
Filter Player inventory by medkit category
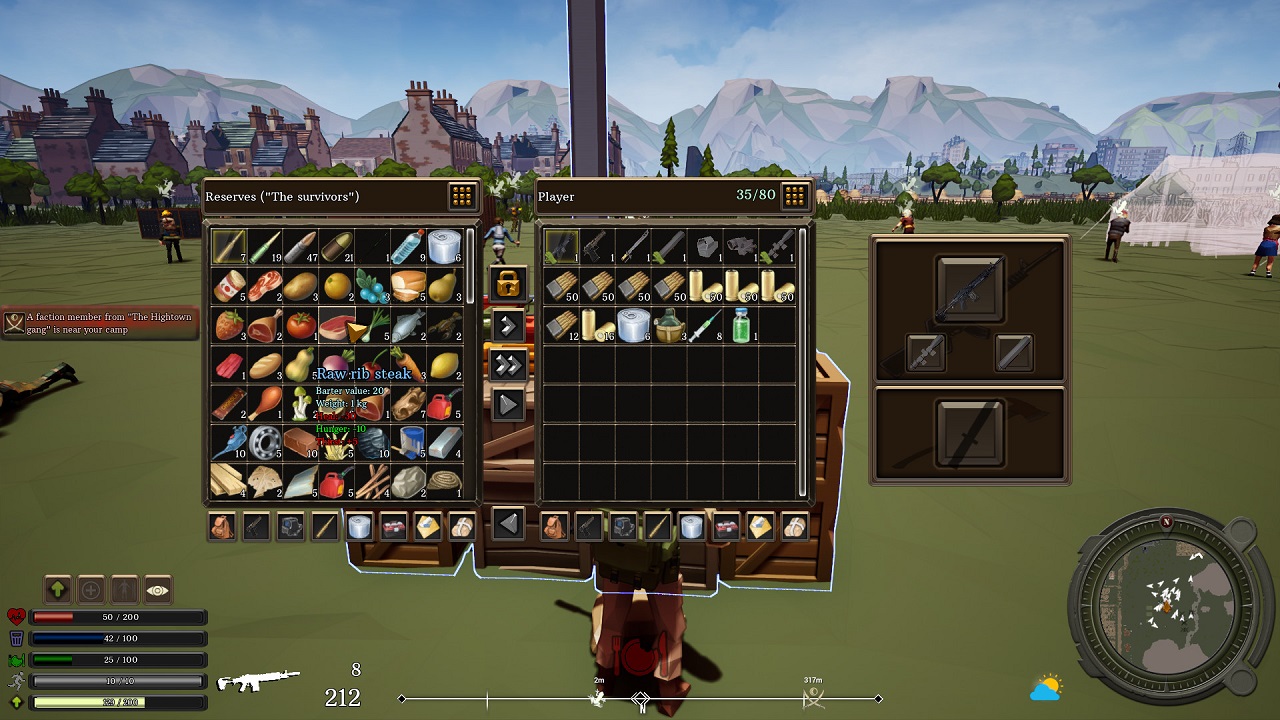pyautogui.click(x=726, y=526)
